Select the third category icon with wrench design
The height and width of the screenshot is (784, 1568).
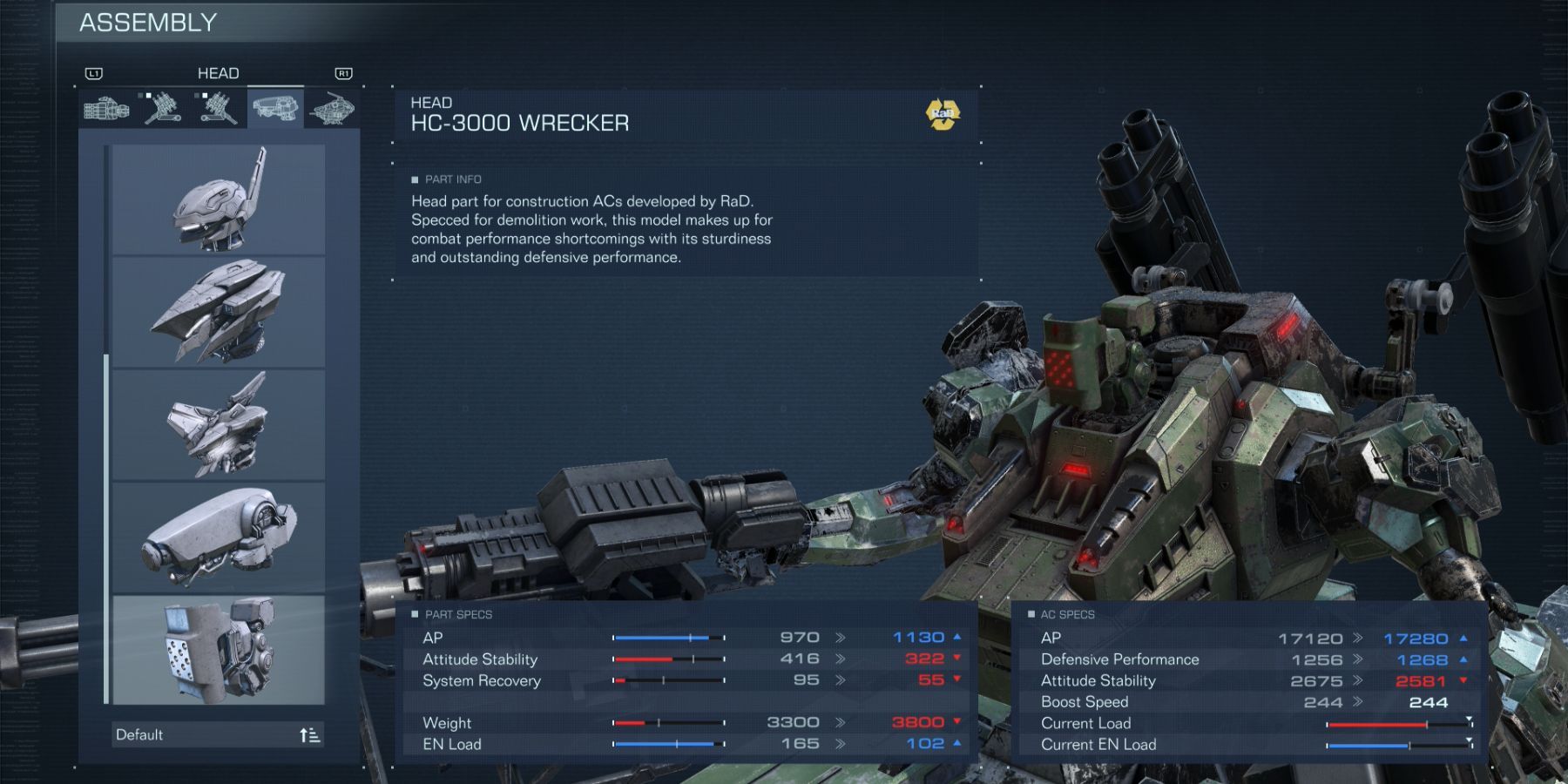[x=218, y=108]
